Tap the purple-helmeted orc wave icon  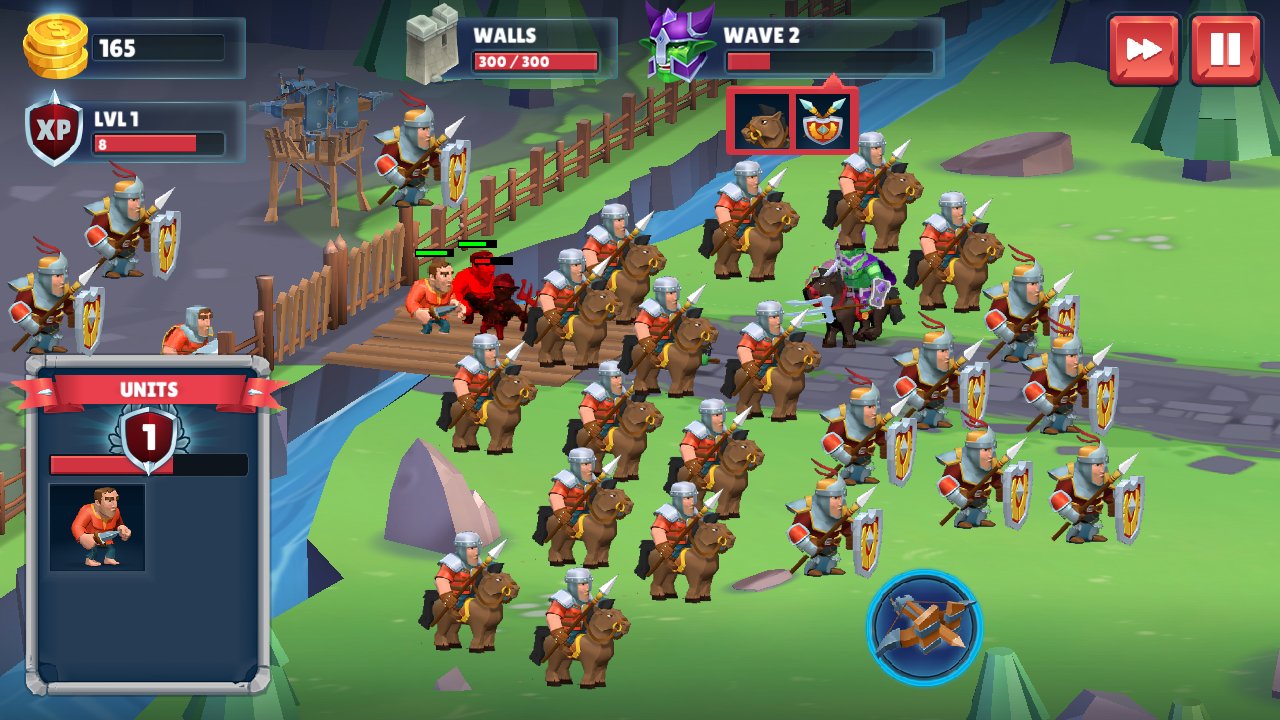681,43
